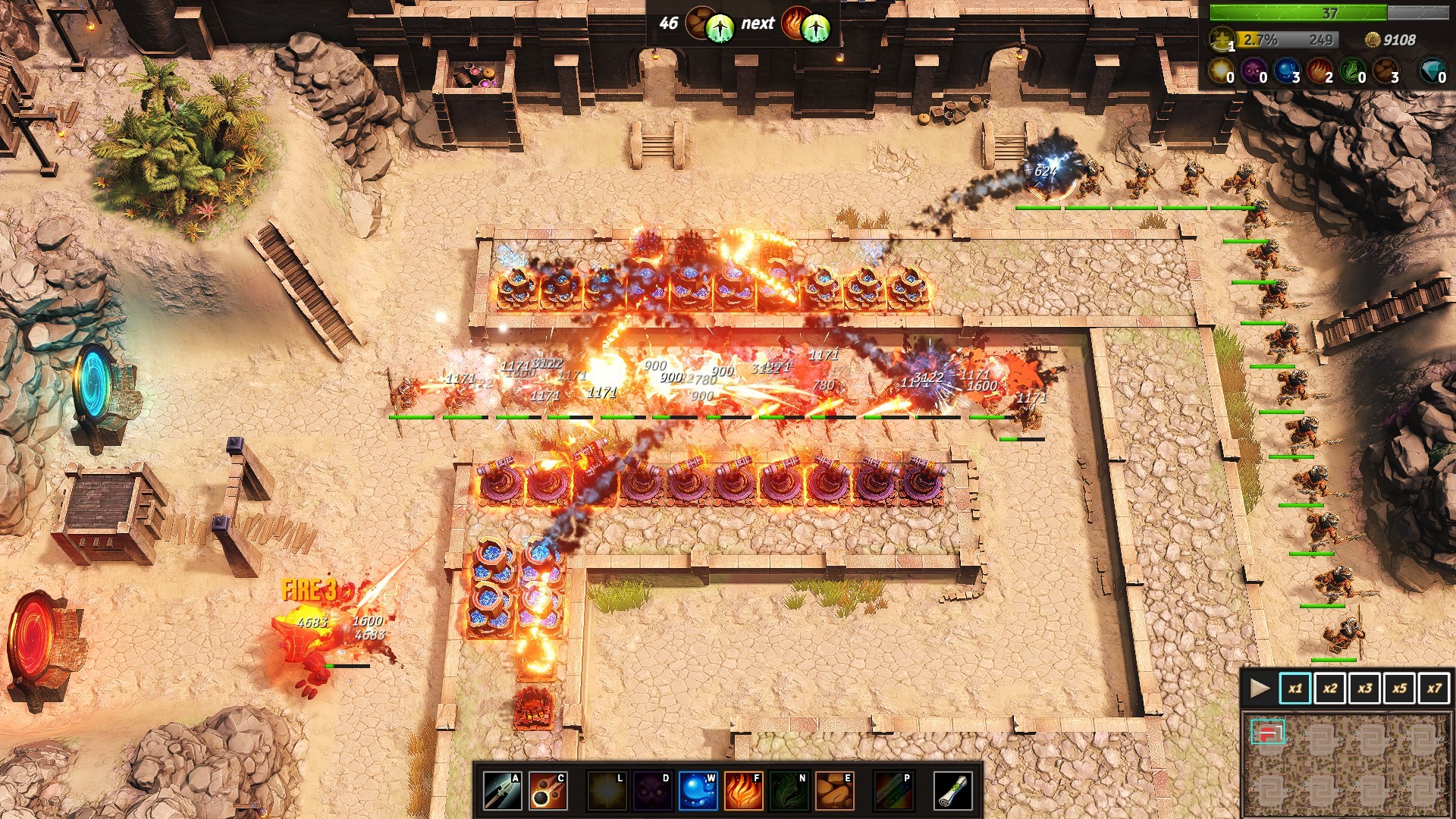Click the gold crown level-up icon
The image size is (1456, 819).
1221,38
